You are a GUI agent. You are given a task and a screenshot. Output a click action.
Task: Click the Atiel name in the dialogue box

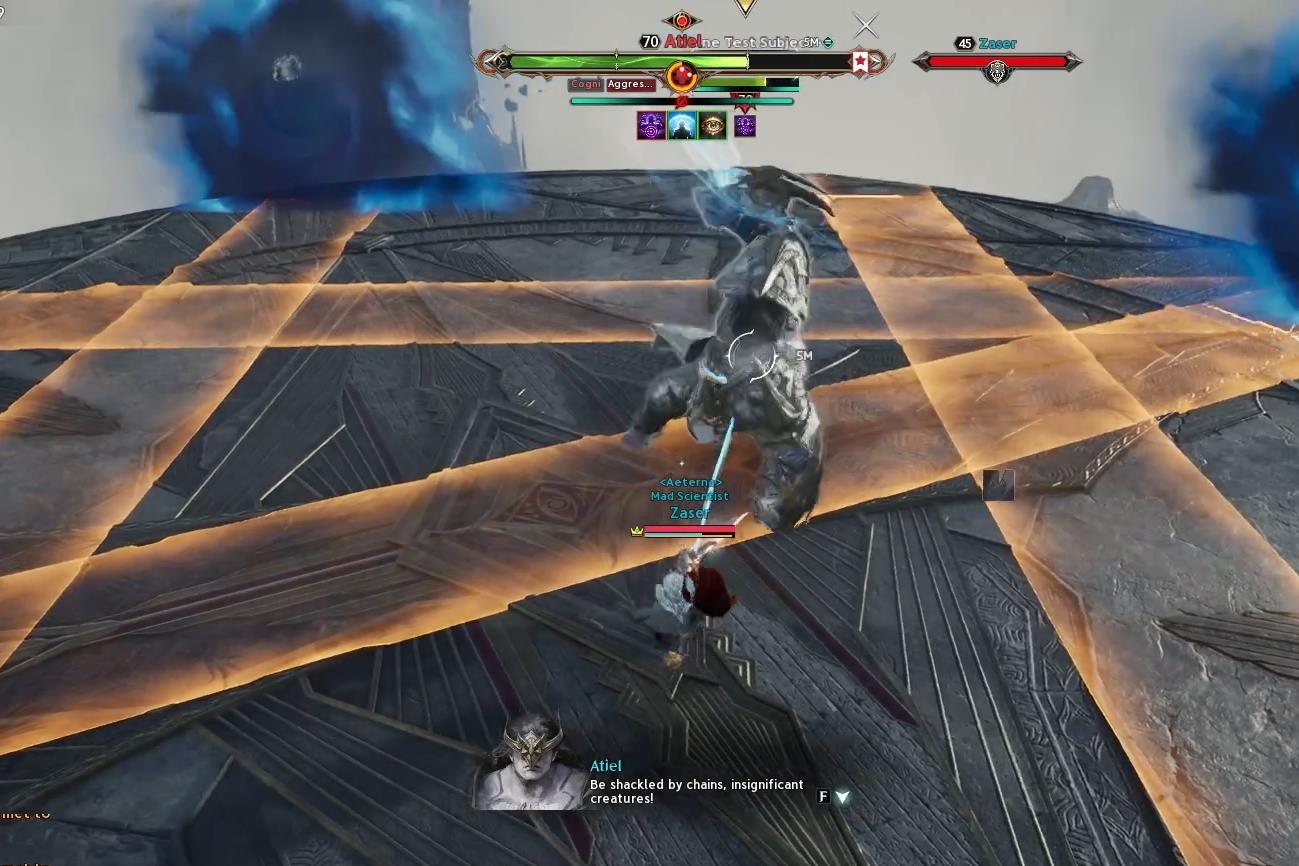coord(606,765)
